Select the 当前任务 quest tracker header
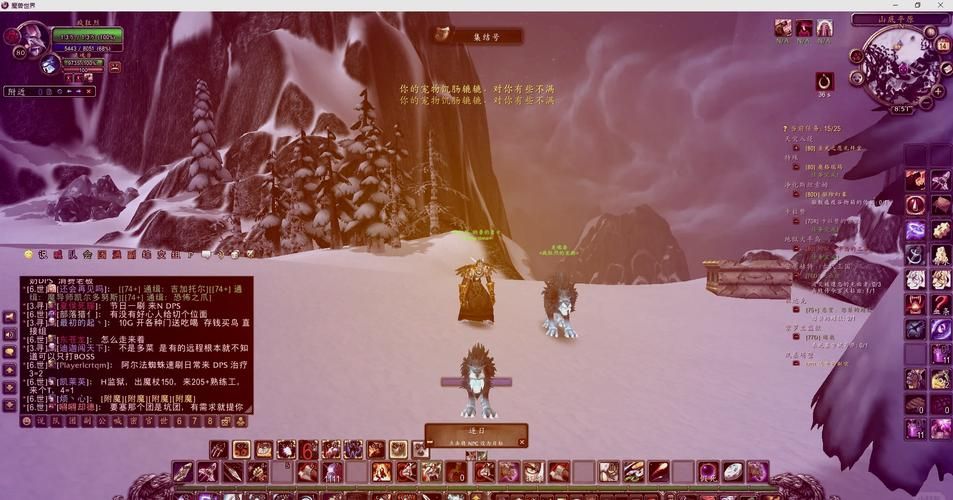The image size is (953, 500). 814,128
